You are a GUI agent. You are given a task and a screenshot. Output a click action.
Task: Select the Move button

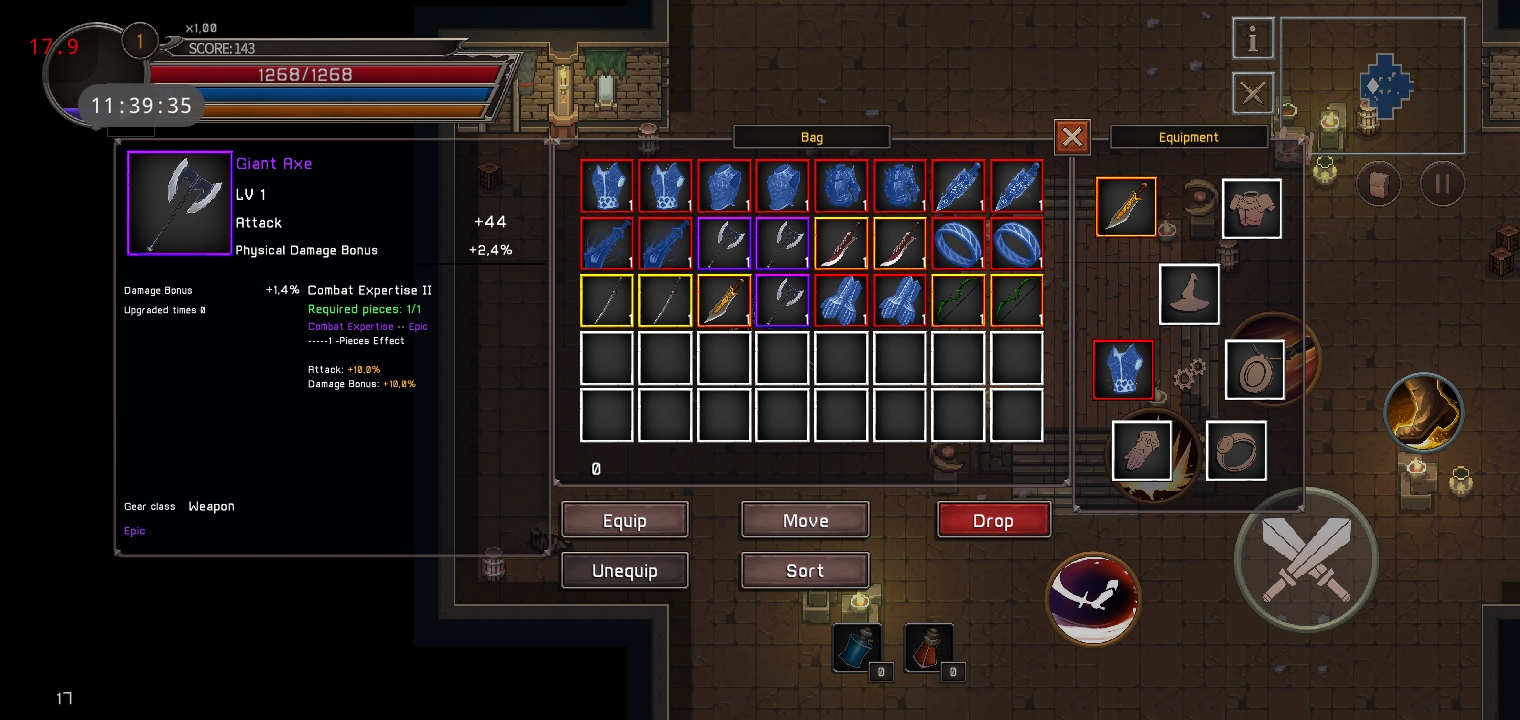(805, 520)
